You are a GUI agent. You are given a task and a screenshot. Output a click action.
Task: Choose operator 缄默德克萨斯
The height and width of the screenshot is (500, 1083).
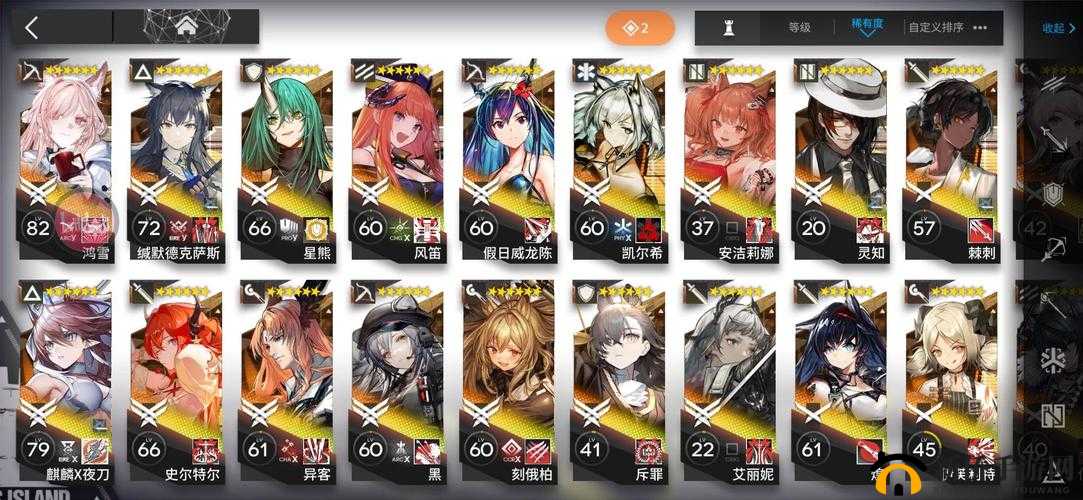click(176, 160)
